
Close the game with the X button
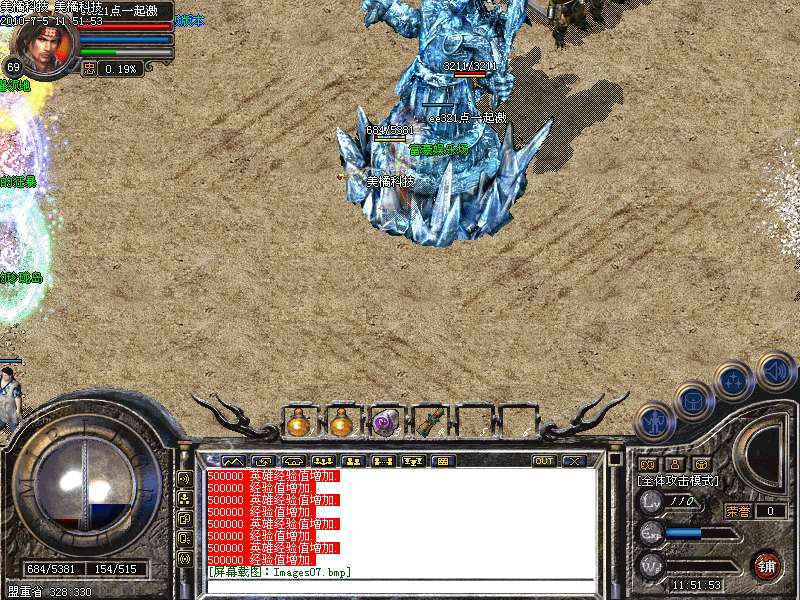pyautogui.click(x=574, y=461)
